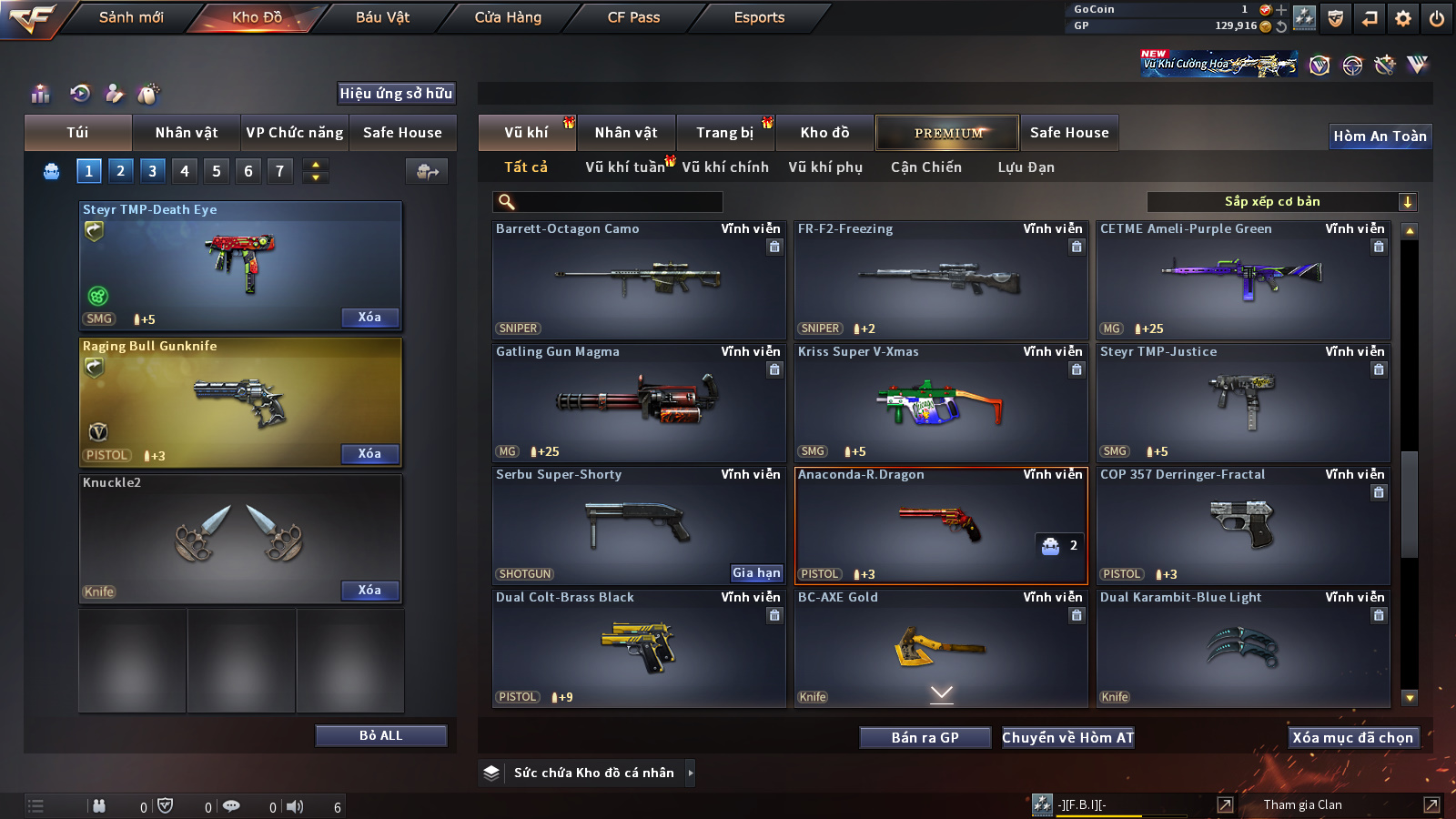Open Hòm An Toàn safe box

pyautogui.click(x=1380, y=136)
